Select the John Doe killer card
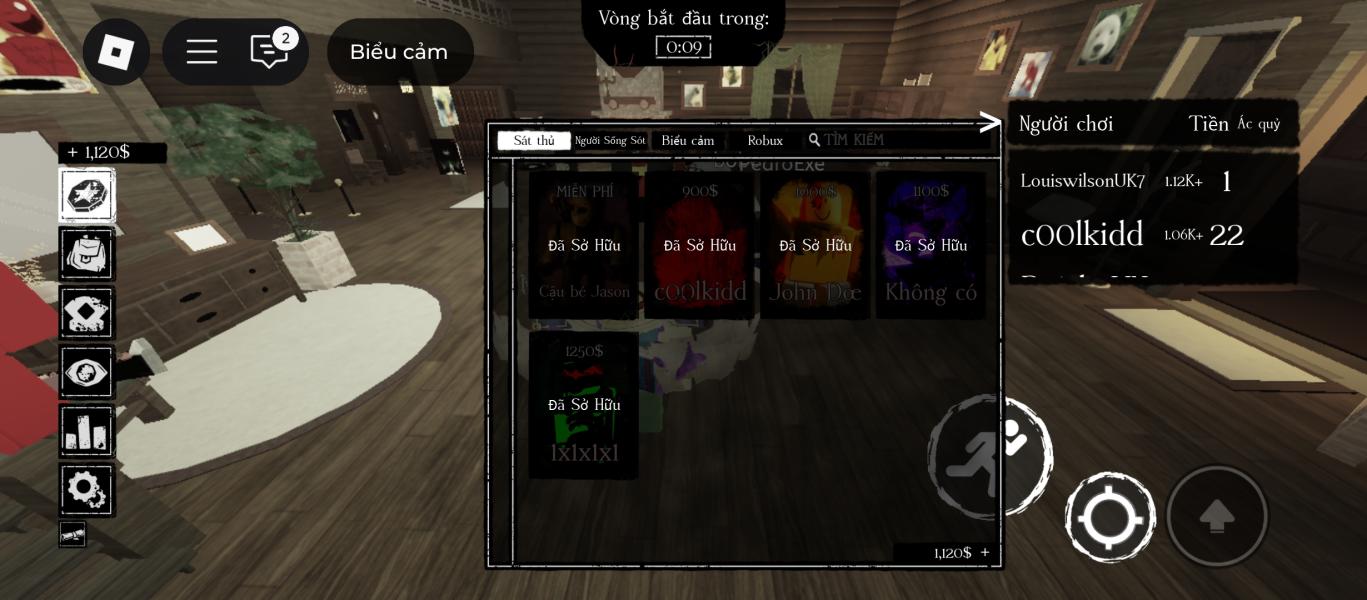Screen dimensions: 1367x600 click(815, 246)
